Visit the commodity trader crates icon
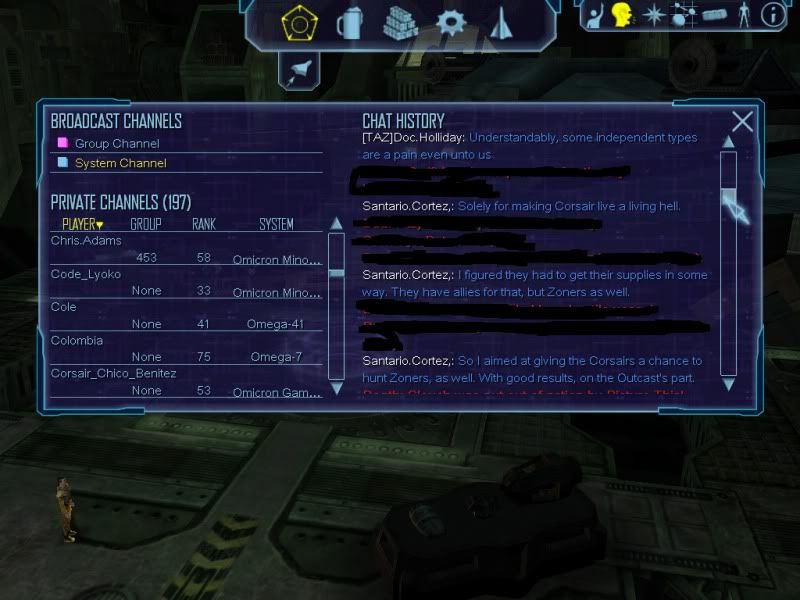Viewport: 800px width, 600px height. click(400, 20)
